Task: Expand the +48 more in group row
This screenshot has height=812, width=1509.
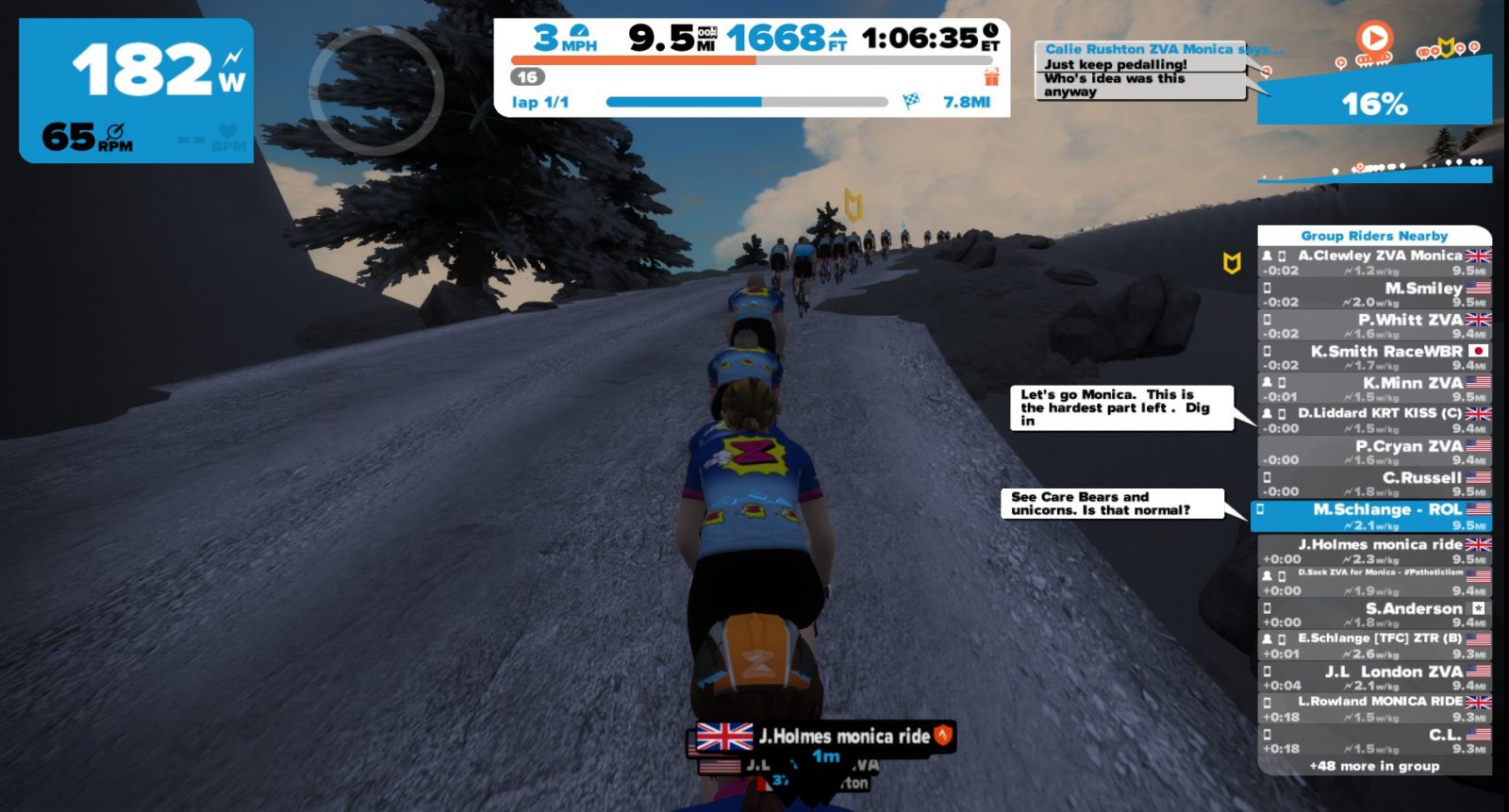Action: [1374, 766]
